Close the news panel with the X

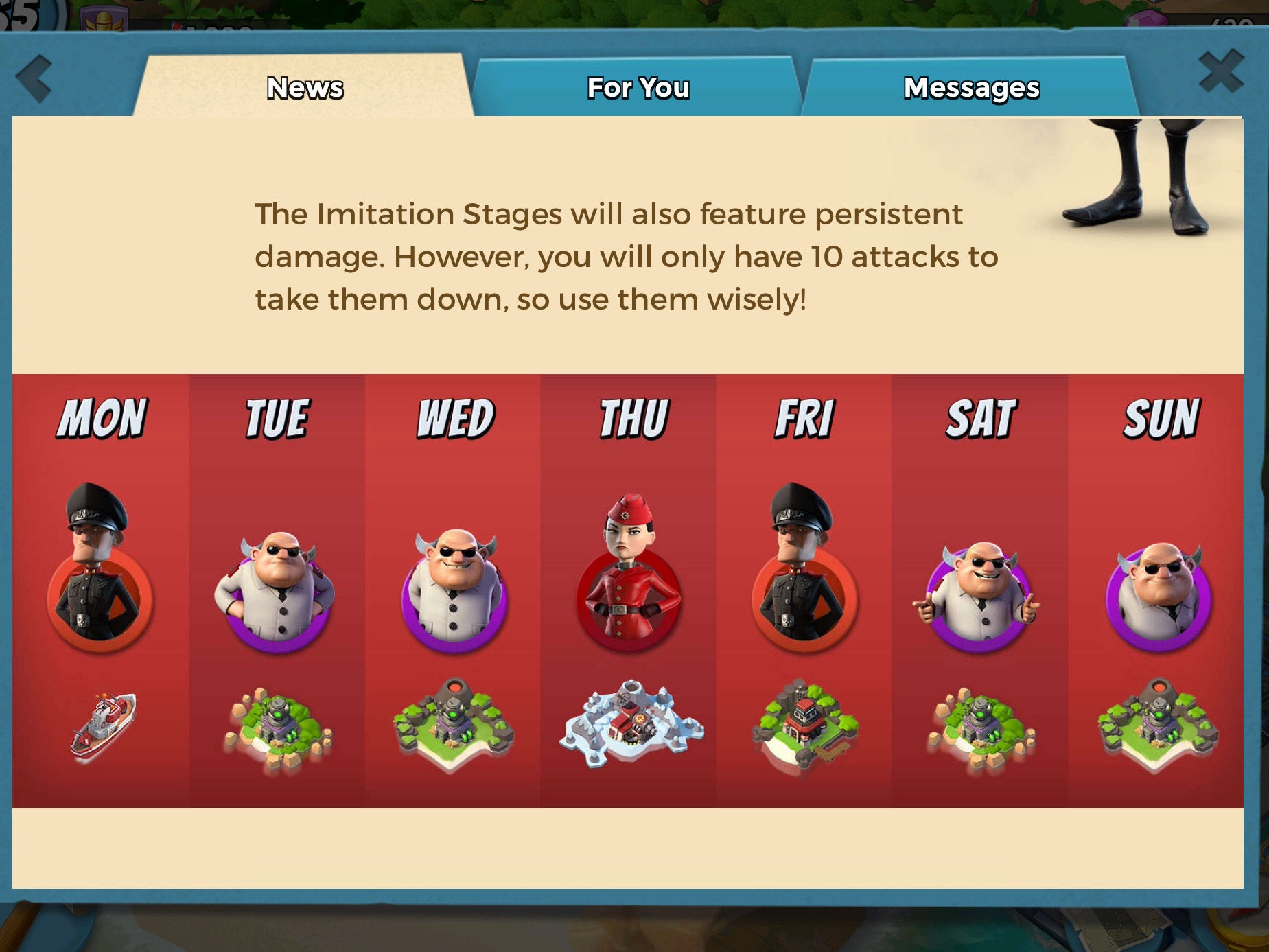[x=1221, y=71]
